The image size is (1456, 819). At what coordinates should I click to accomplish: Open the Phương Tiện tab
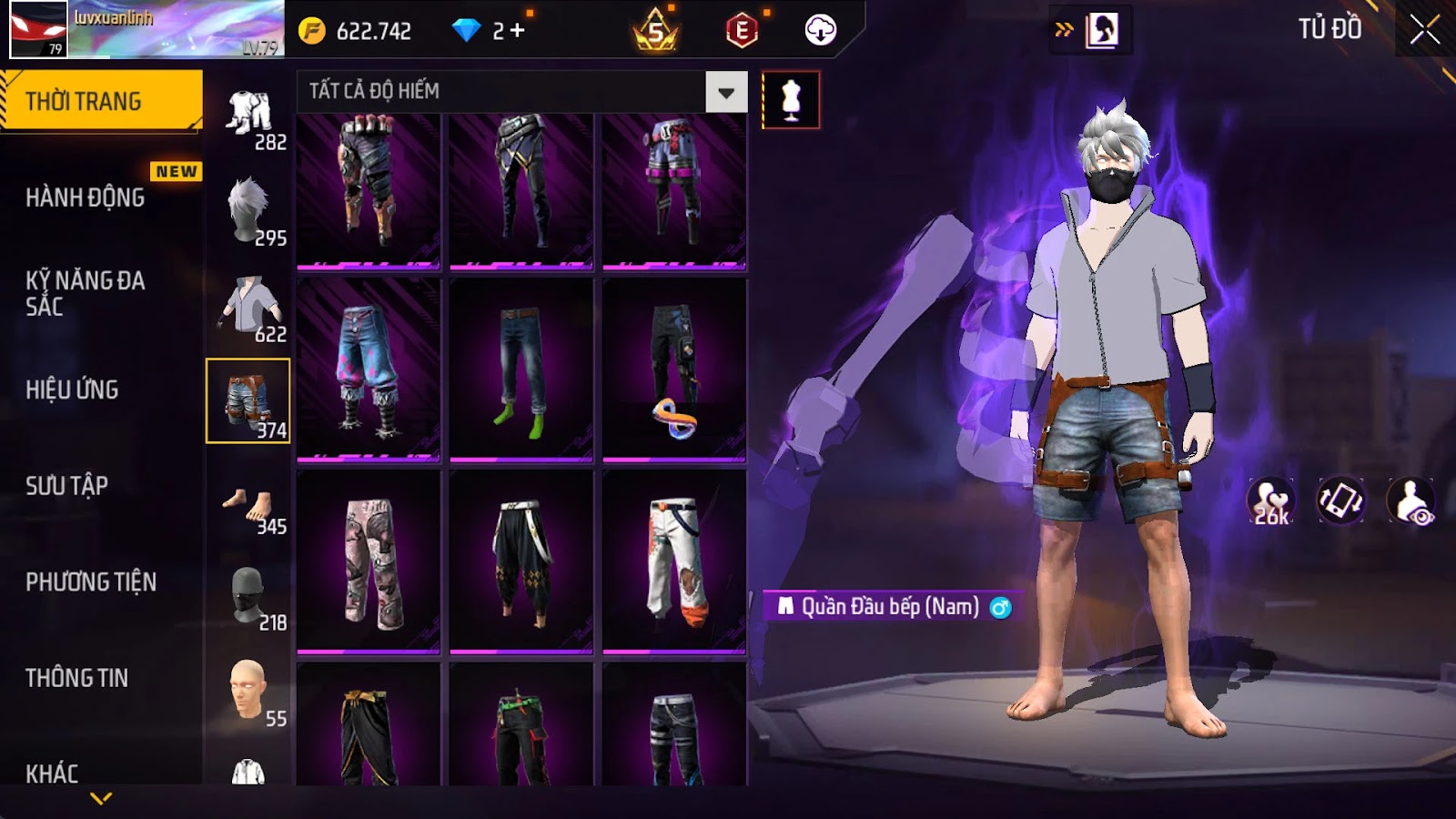tap(91, 582)
